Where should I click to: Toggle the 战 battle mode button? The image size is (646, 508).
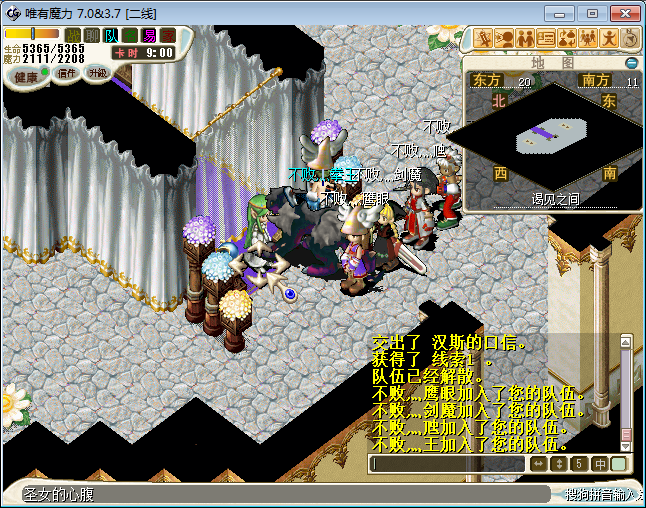click(73, 36)
